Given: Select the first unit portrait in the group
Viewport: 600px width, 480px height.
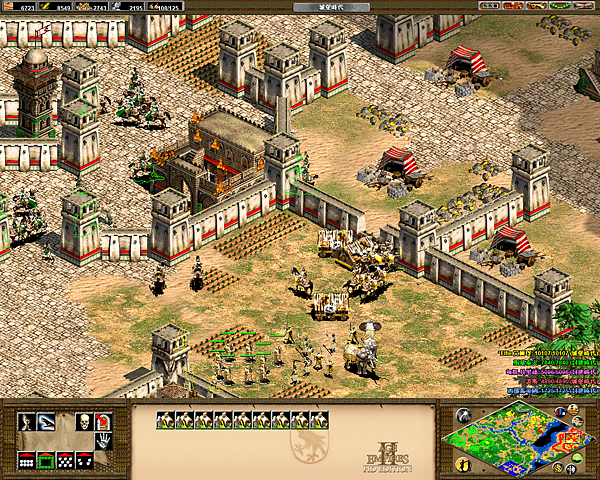Looking at the screenshot, I should click(166, 421).
